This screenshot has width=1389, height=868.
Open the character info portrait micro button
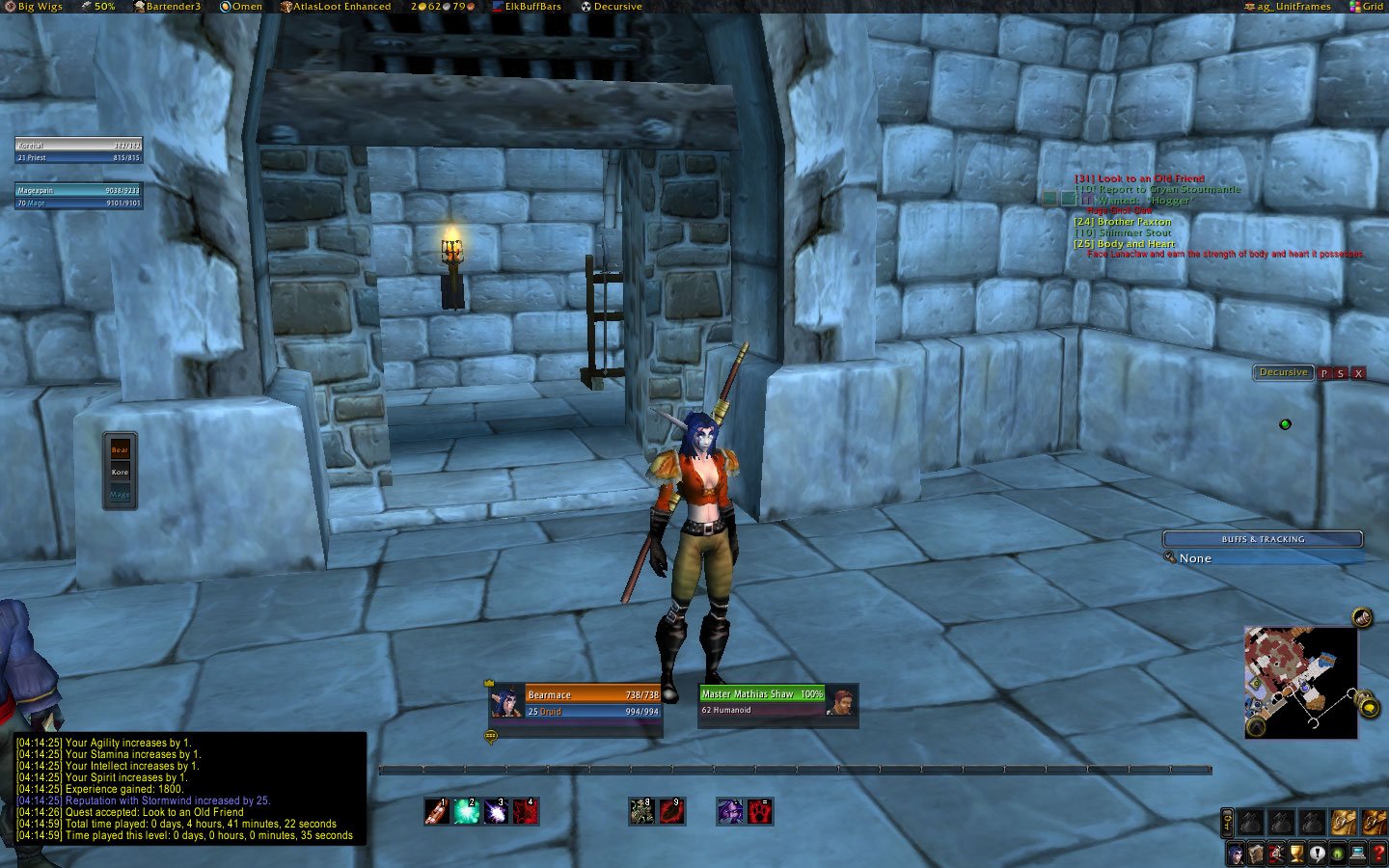[x=1236, y=854]
